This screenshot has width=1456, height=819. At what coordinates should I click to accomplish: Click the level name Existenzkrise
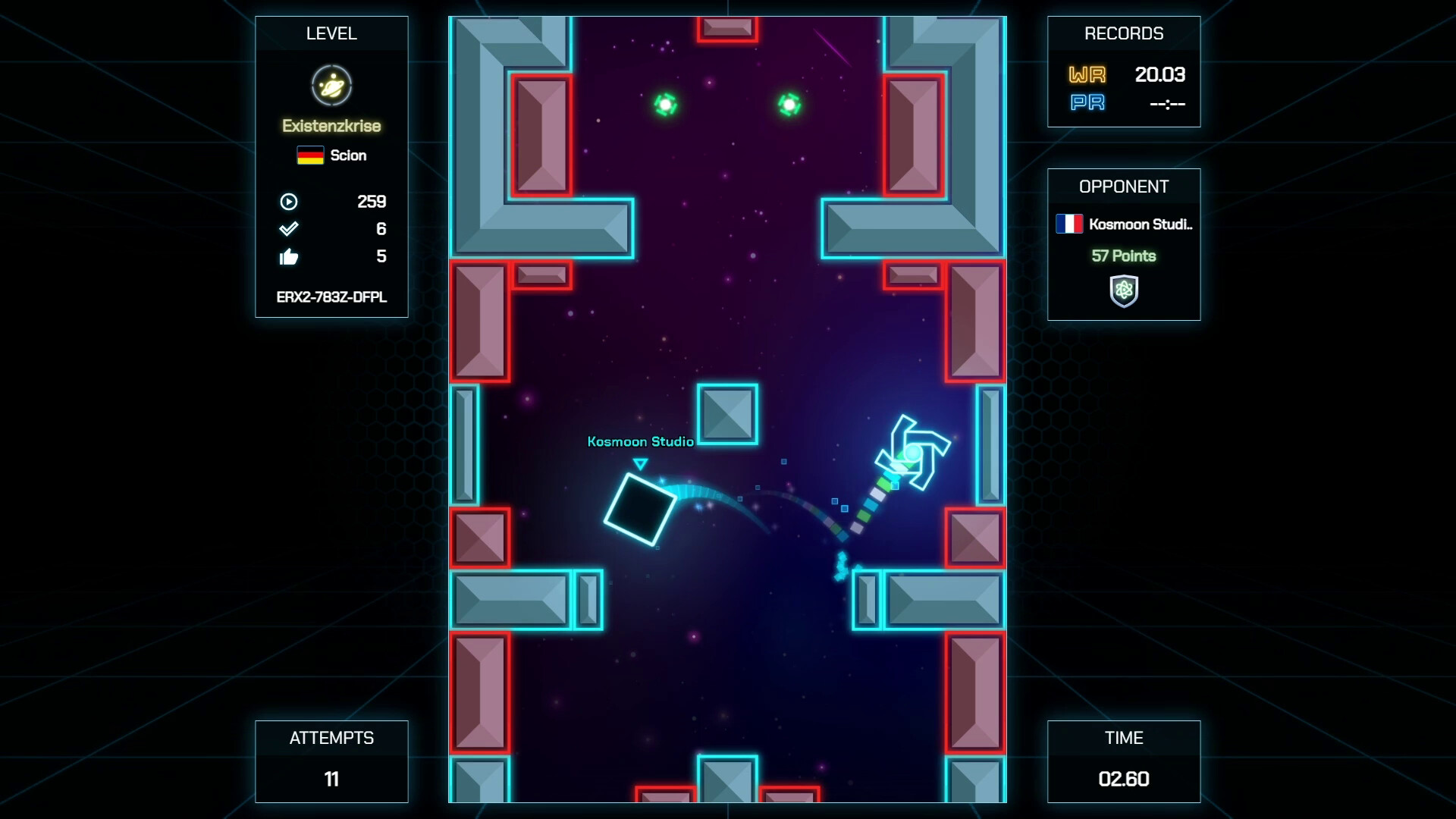(x=332, y=127)
